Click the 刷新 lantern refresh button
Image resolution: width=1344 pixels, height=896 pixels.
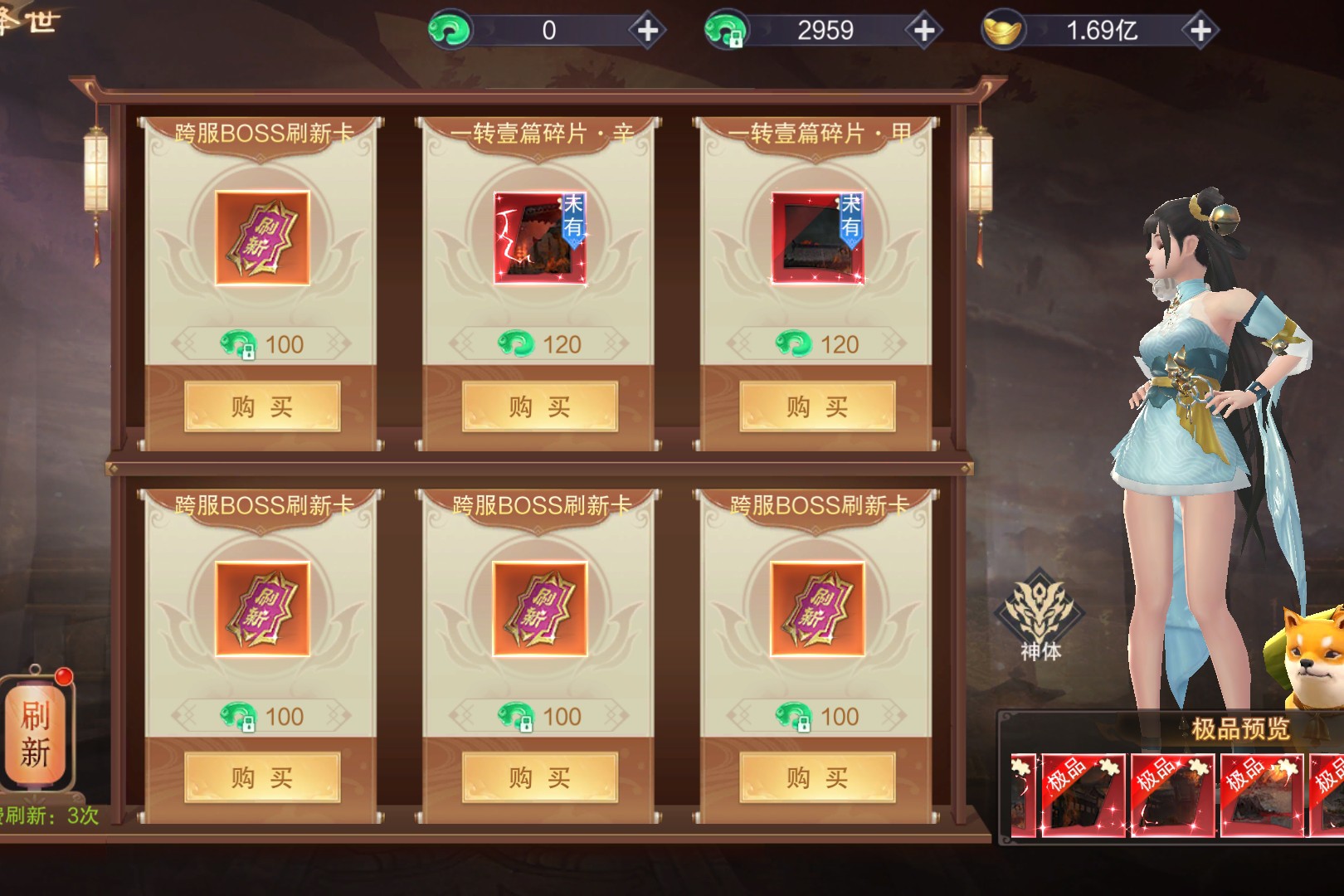[36, 733]
